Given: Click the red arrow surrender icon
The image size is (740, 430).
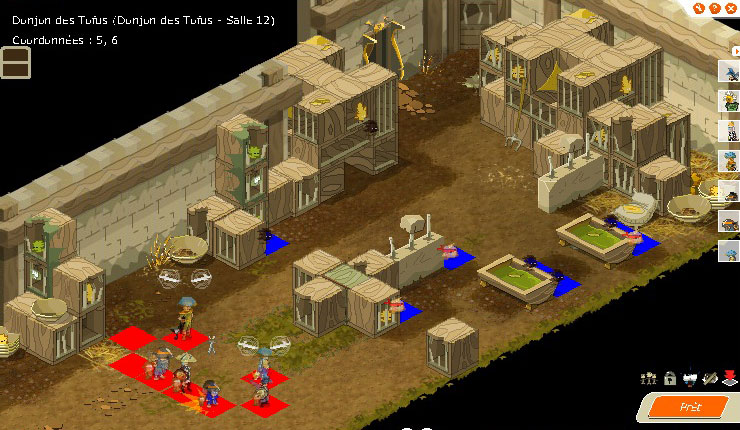Looking at the screenshot, I should click(x=730, y=378).
